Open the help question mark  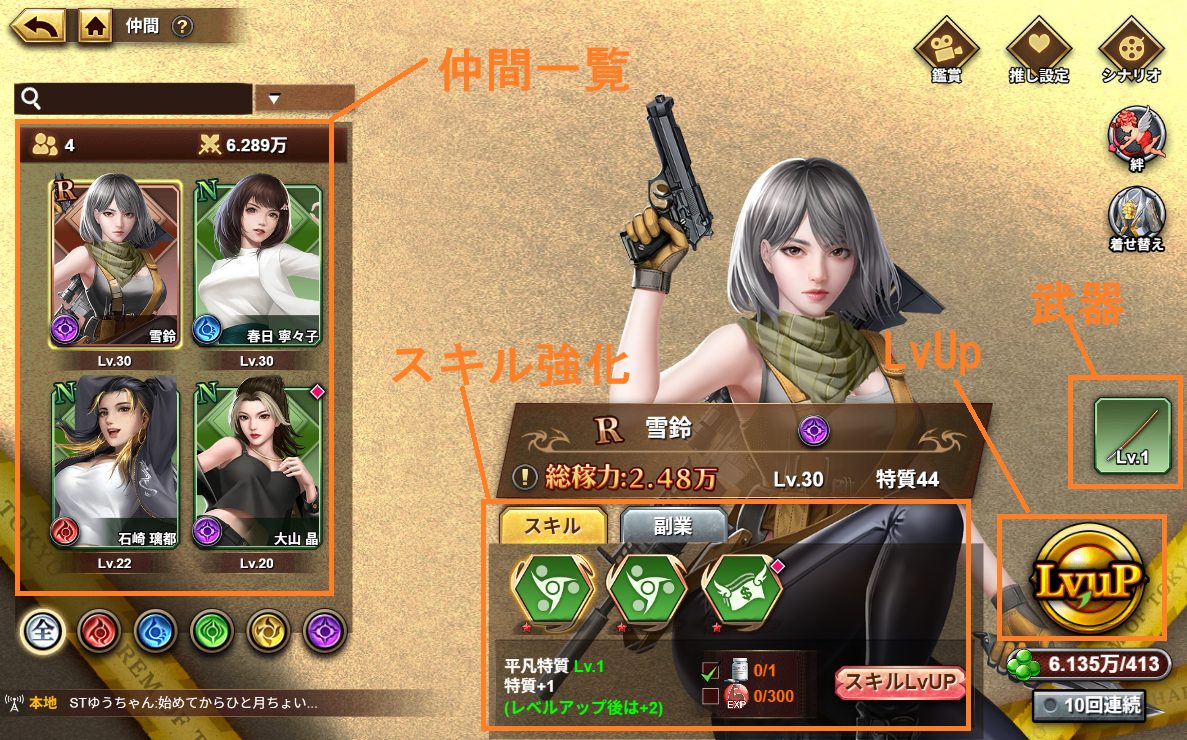[x=181, y=27]
